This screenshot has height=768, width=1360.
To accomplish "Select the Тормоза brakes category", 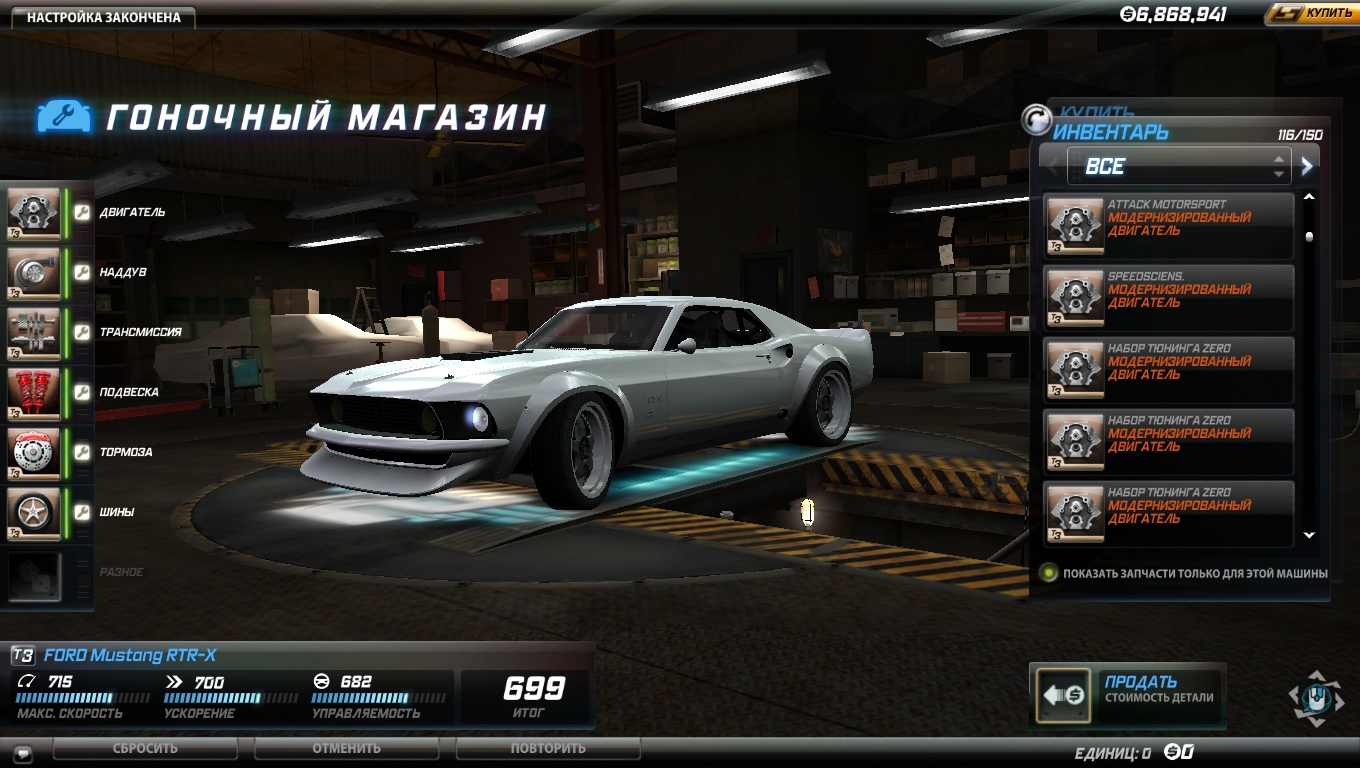I will 36,452.
